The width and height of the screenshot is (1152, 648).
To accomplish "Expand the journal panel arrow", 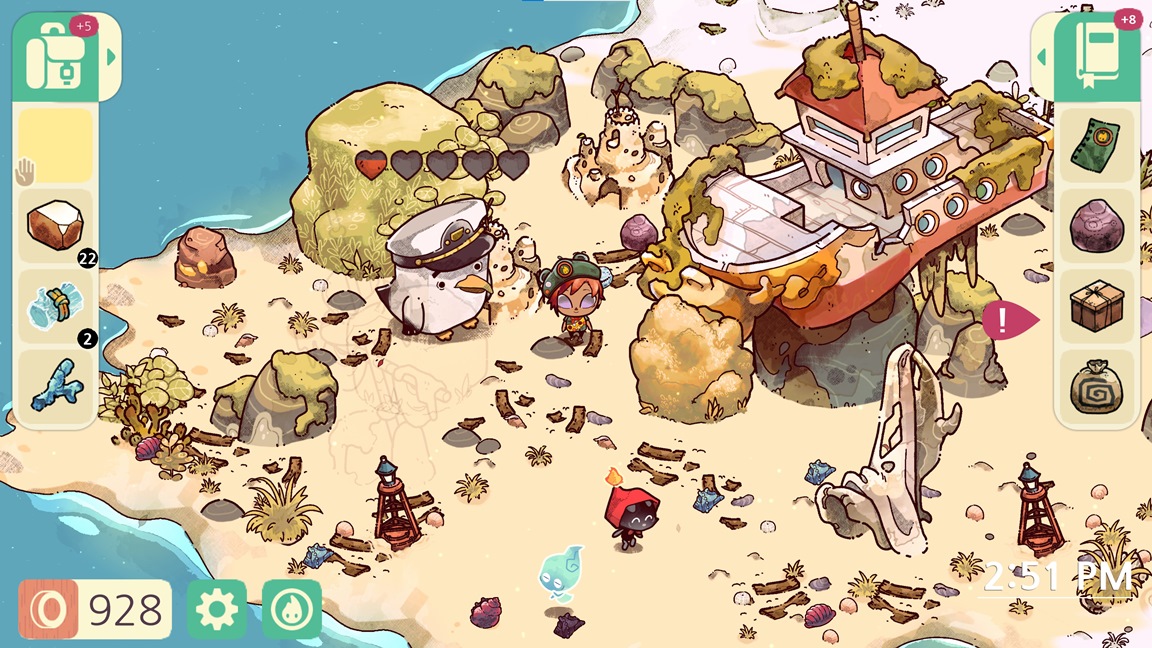I will 1042,58.
